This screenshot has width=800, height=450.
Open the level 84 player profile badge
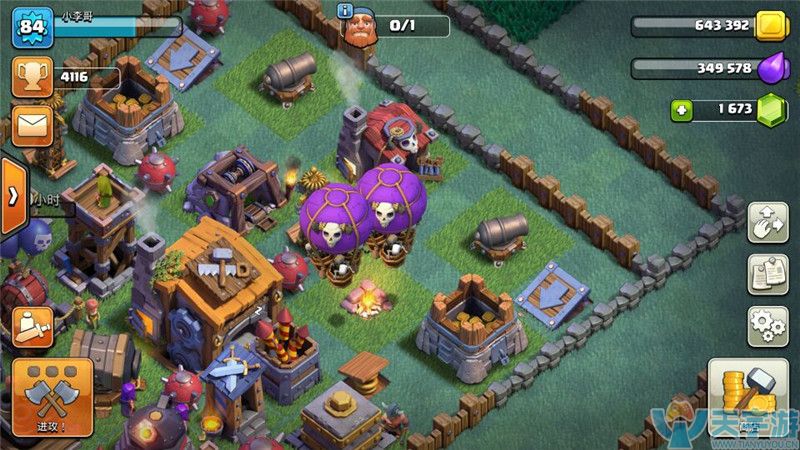(31, 25)
